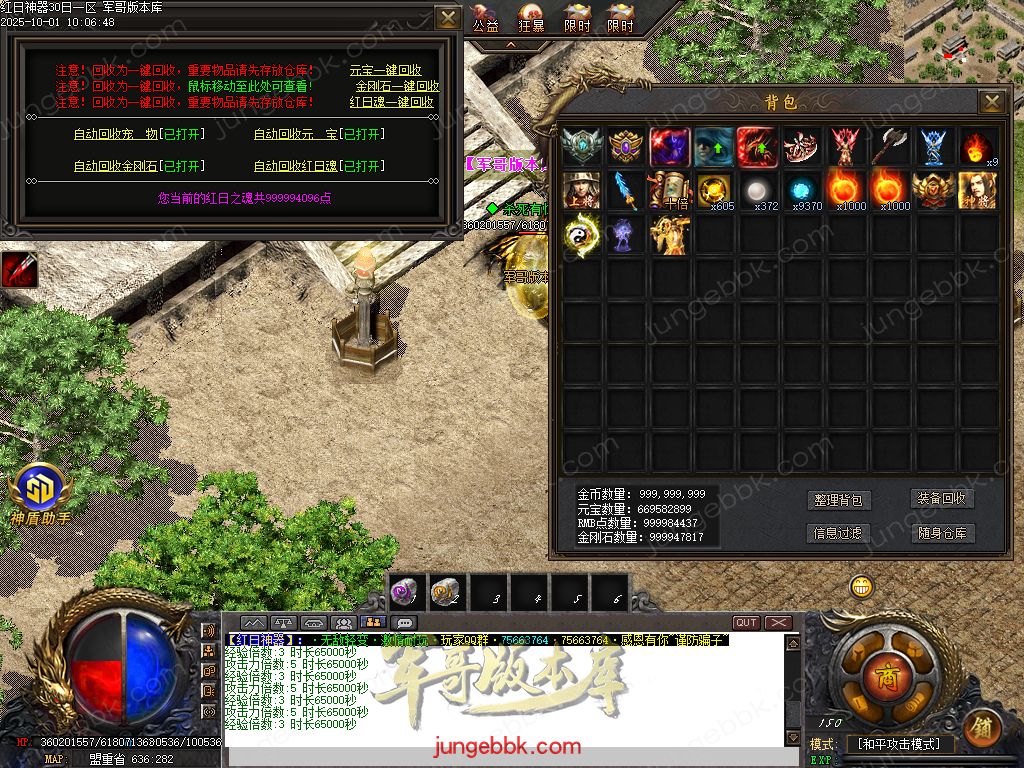Open the 随身仓库 portable warehouse
This screenshot has height=768, width=1024.
point(941,533)
